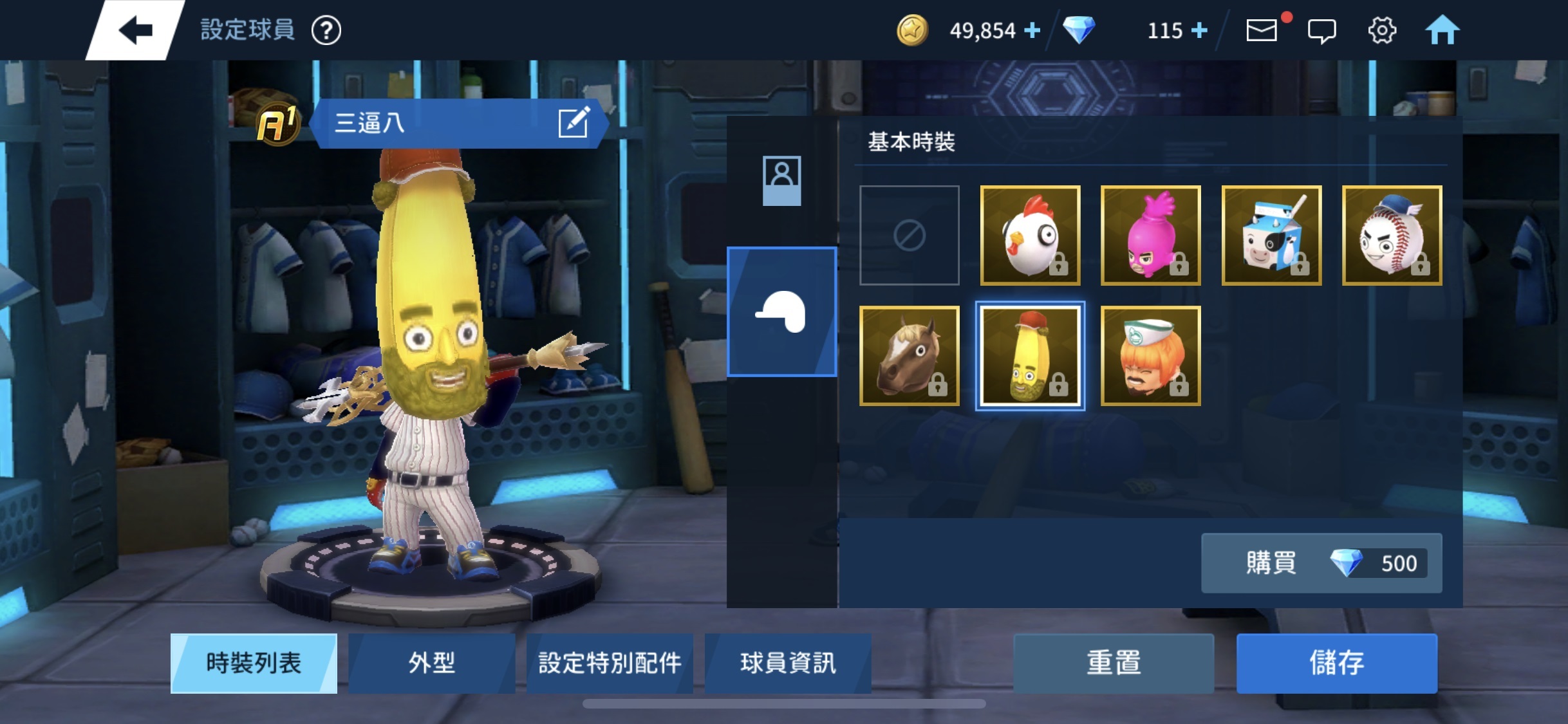Click the chat bubble icon
The height and width of the screenshot is (724, 1568).
(x=1322, y=30)
